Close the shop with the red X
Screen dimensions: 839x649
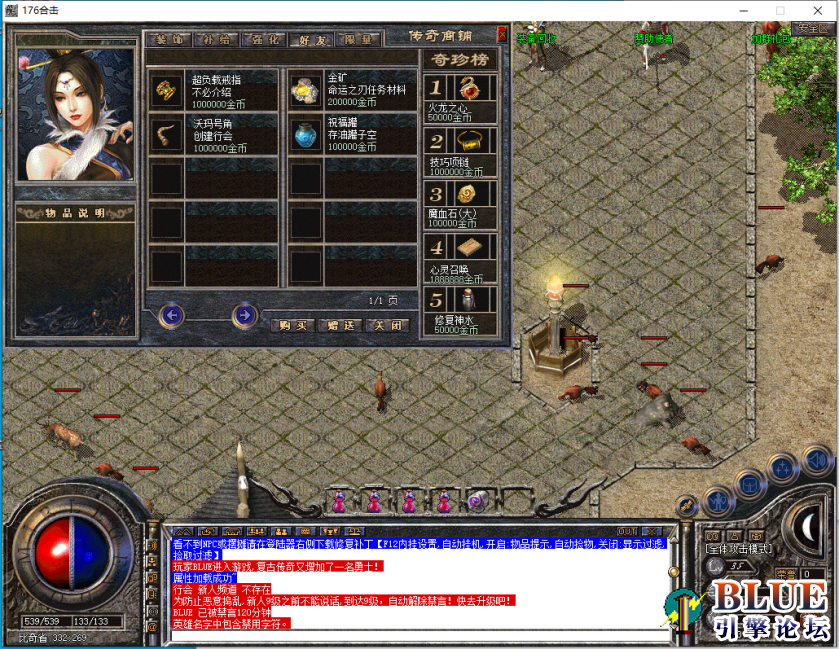click(x=501, y=33)
